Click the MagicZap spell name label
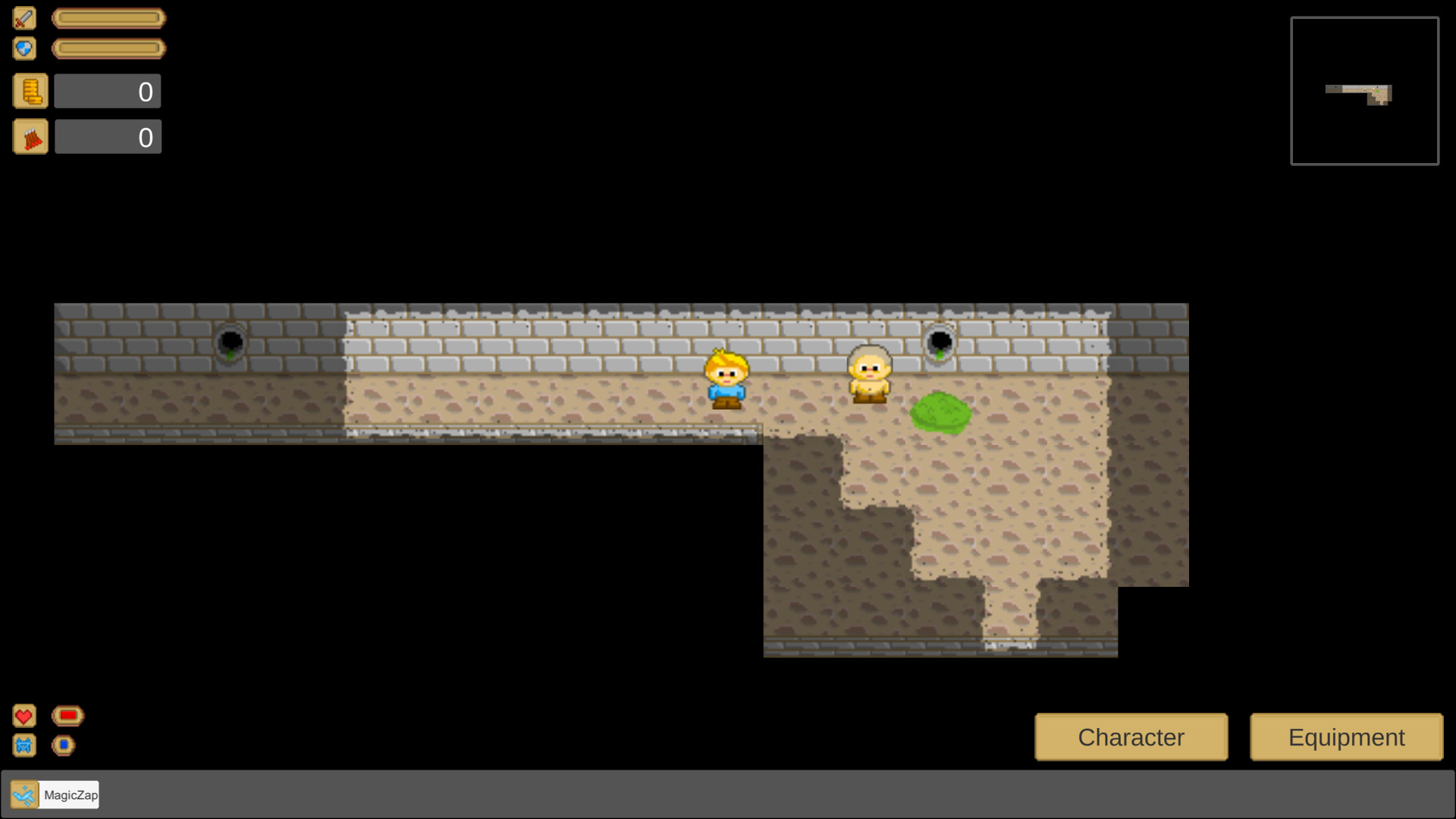Image resolution: width=1456 pixels, height=819 pixels. point(69,795)
